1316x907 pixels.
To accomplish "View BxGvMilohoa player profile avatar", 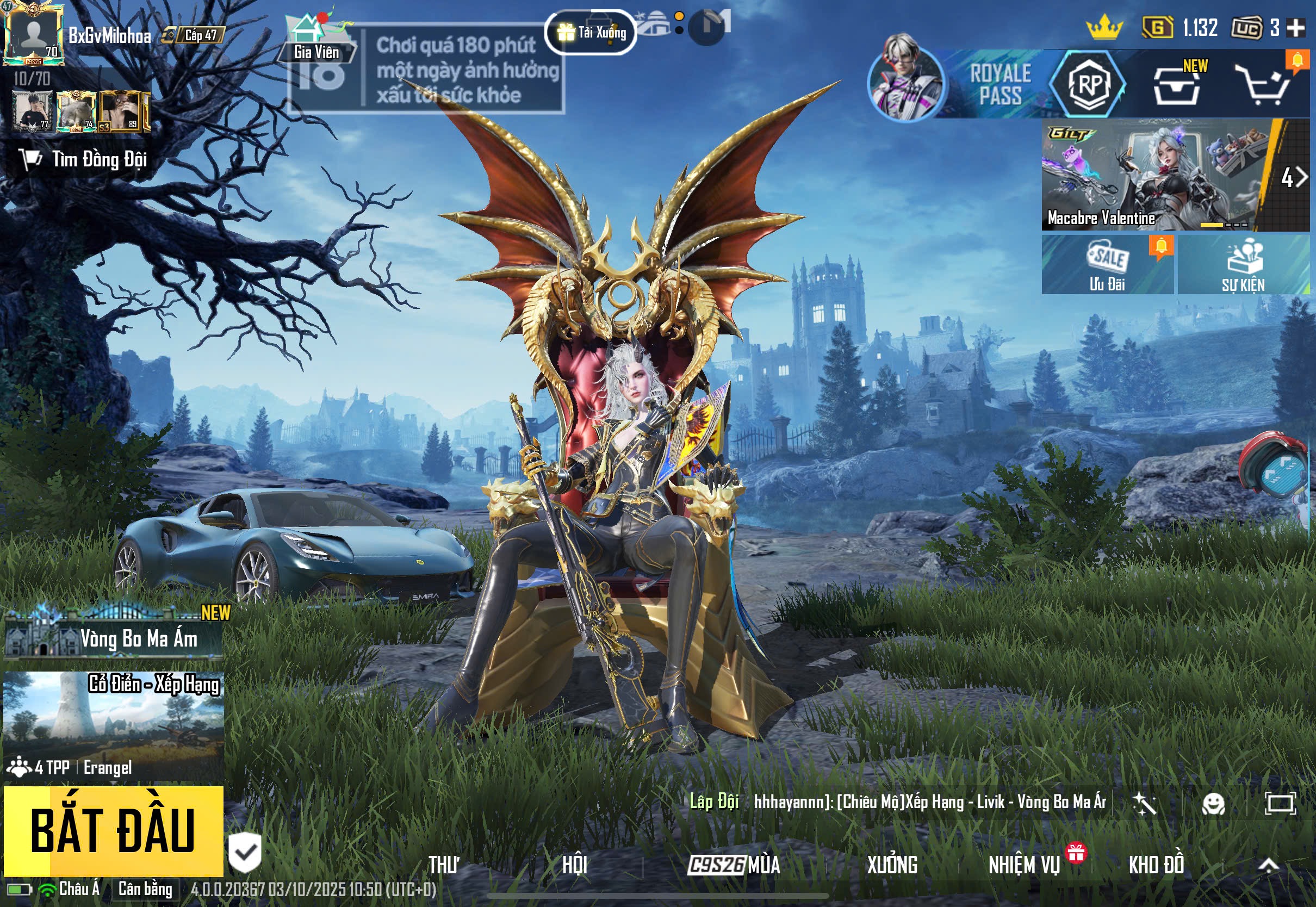I will 33,34.
